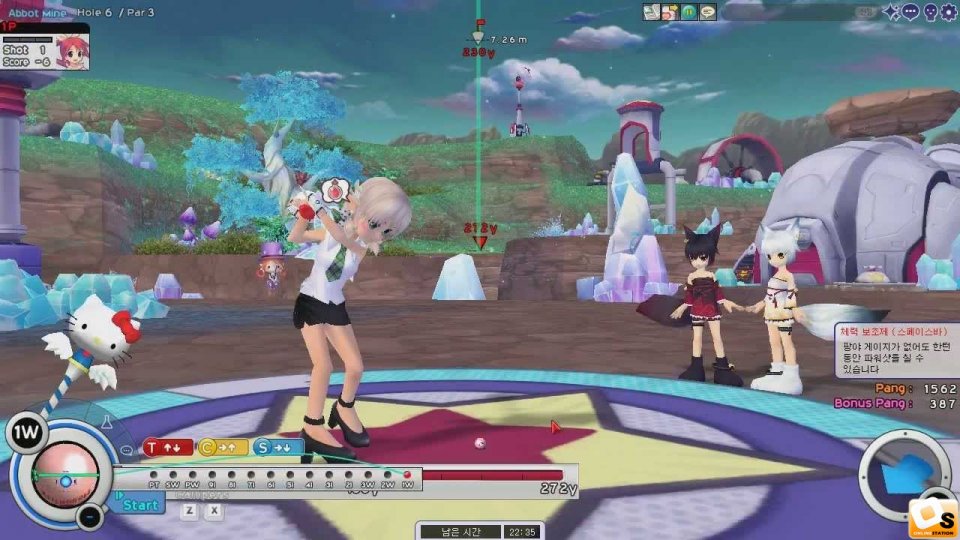This screenshot has height=540, width=960.
Task: Select the red T topspin button
Action: 166,448
